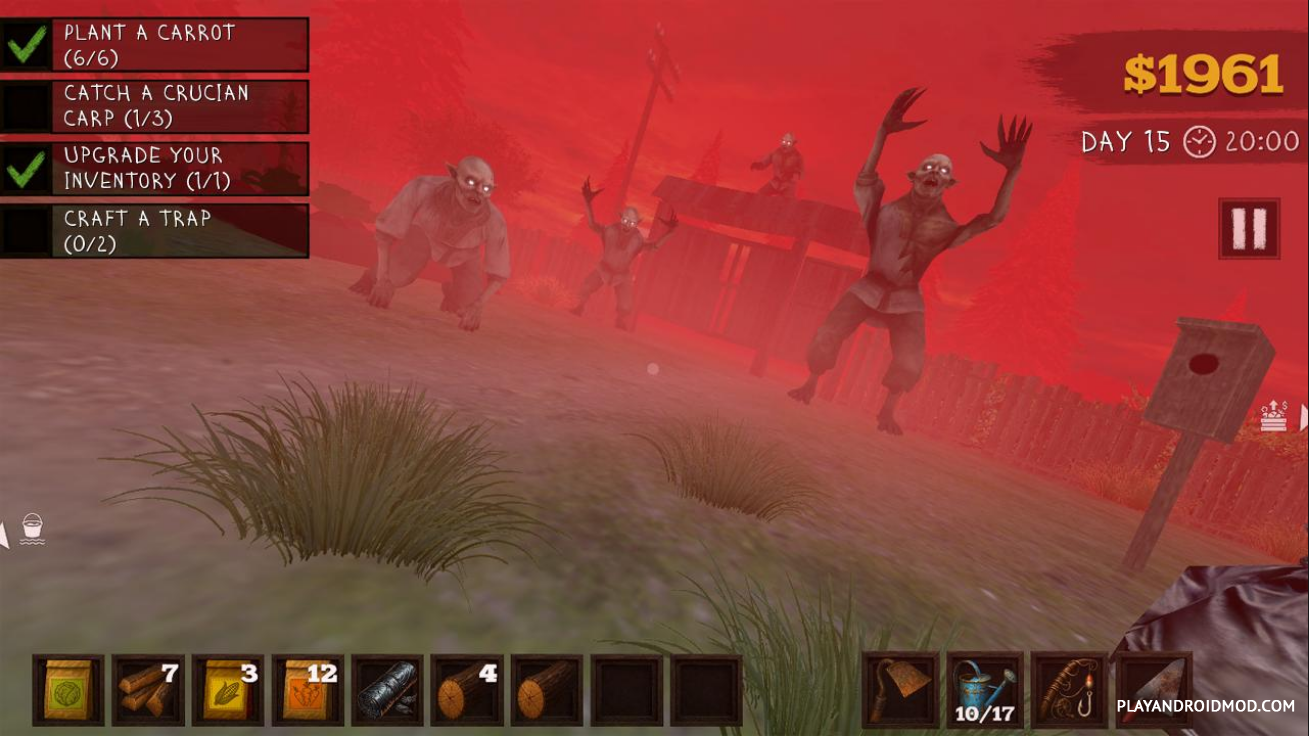1309x736 pixels.
Task: Select the carrot seed bag slot
Action: [x=308, y=690]
